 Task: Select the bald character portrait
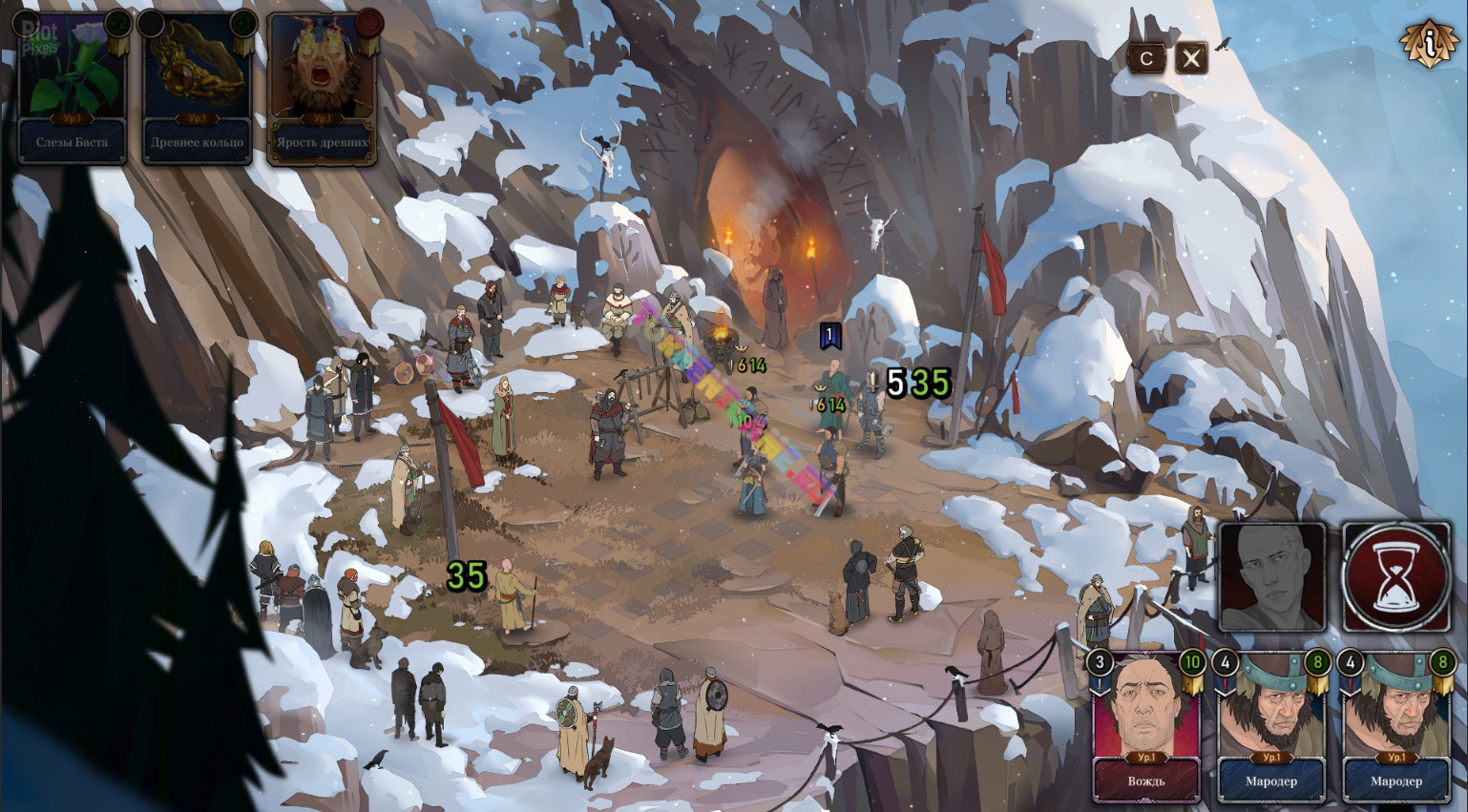coord(1272,577)
